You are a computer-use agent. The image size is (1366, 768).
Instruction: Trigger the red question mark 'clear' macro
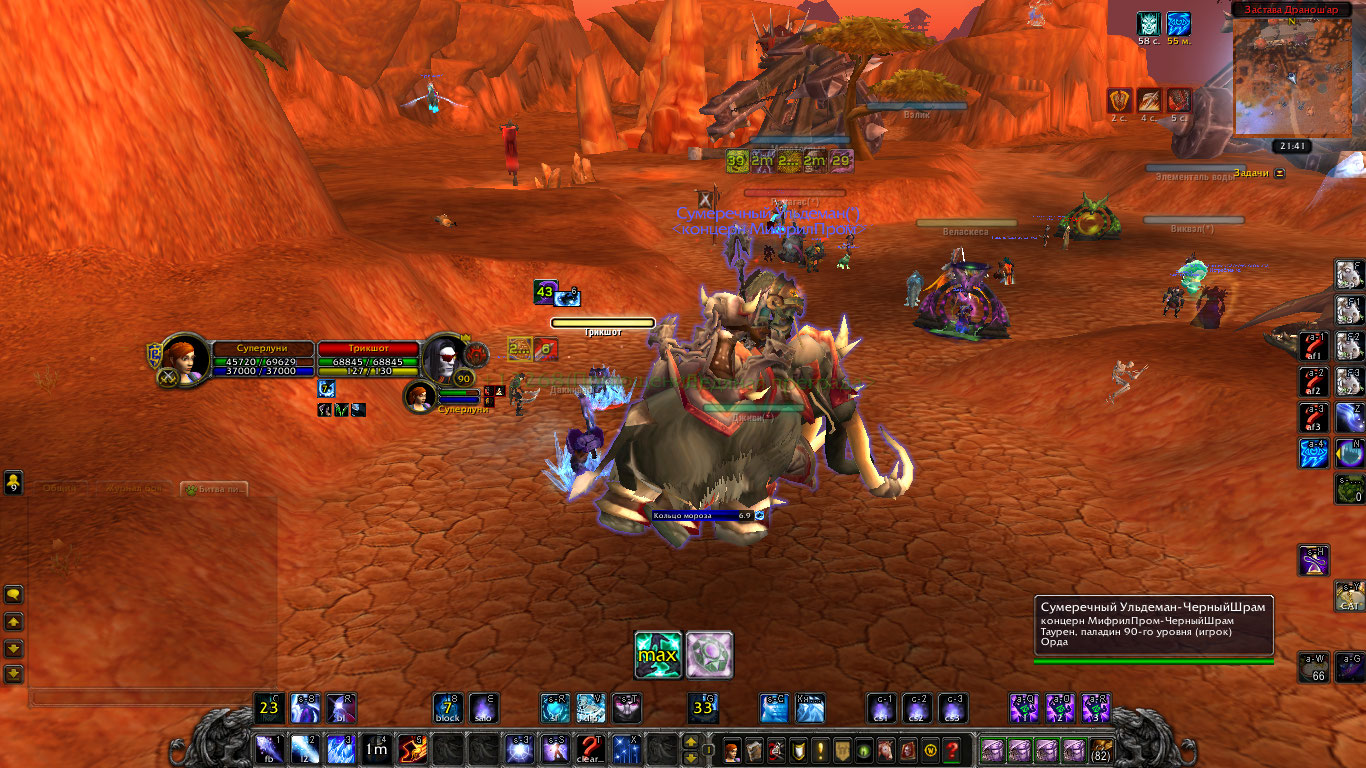pos(591,748)
